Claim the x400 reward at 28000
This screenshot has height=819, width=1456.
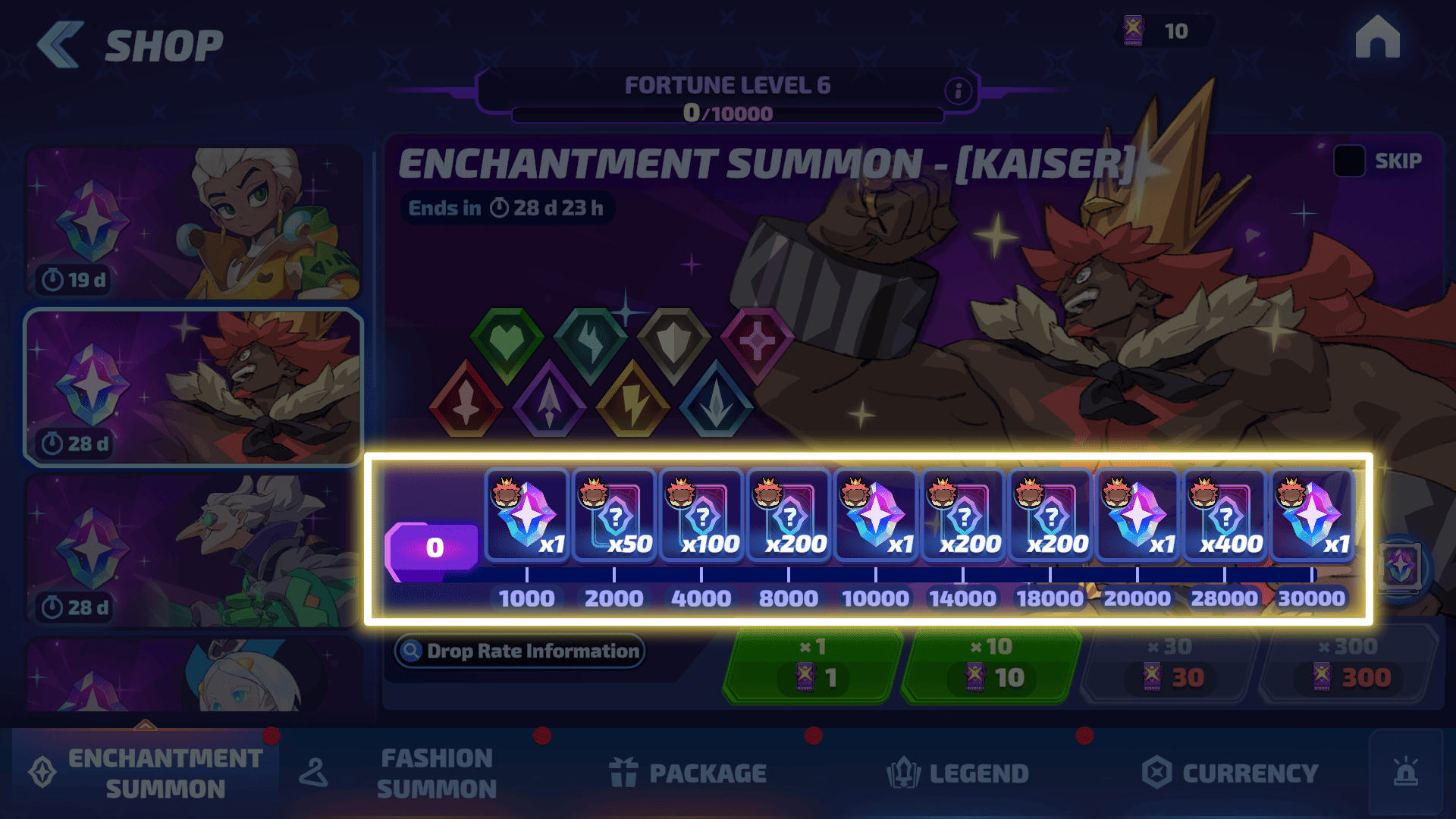click(x=1224, y=516)
